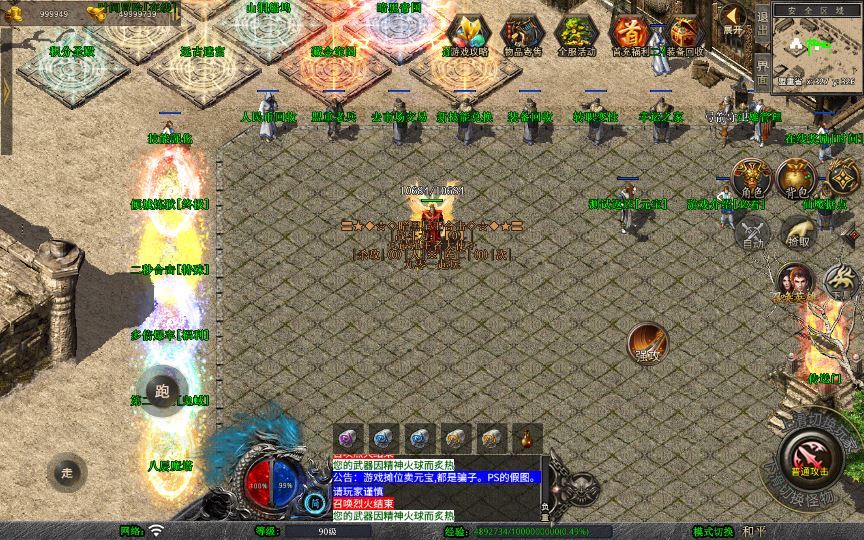864x540 pixels.
Task: Open the 装备回收 equipment recycle chest icon
Action: click(x=685, y=34)
